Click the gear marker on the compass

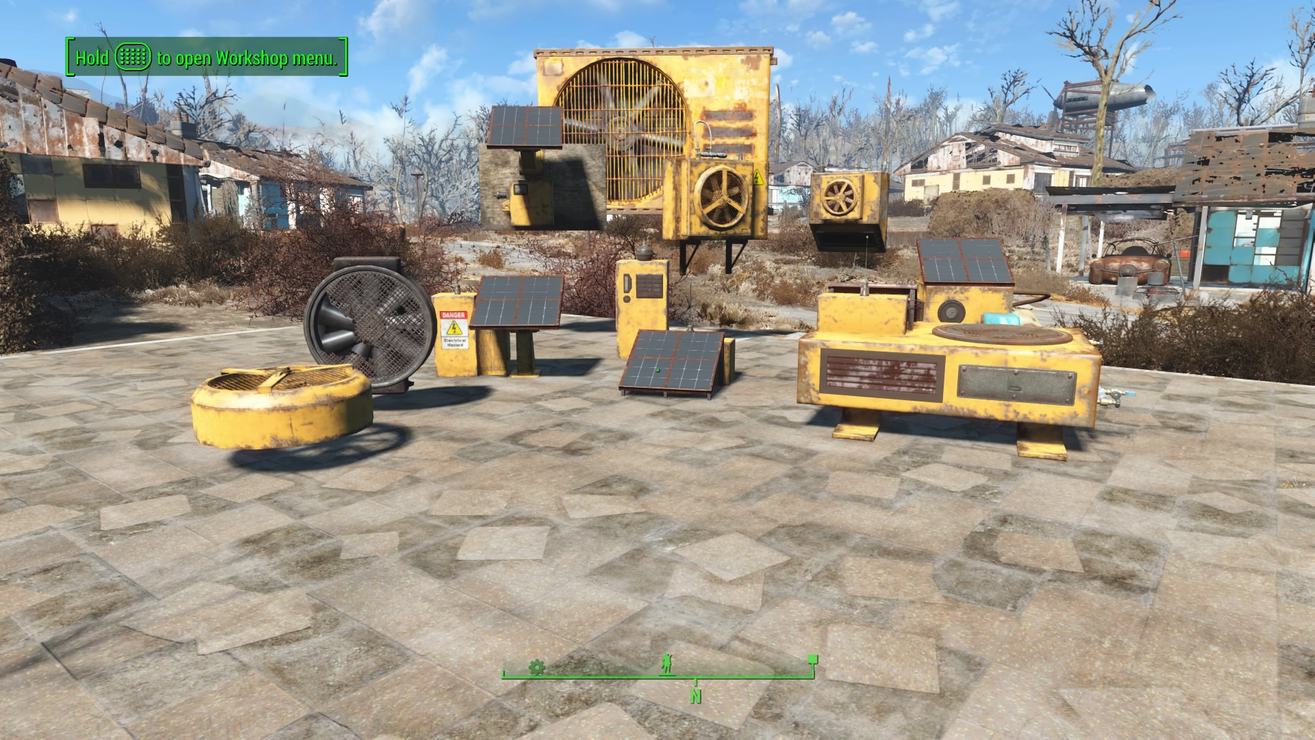tap(536, 667)
